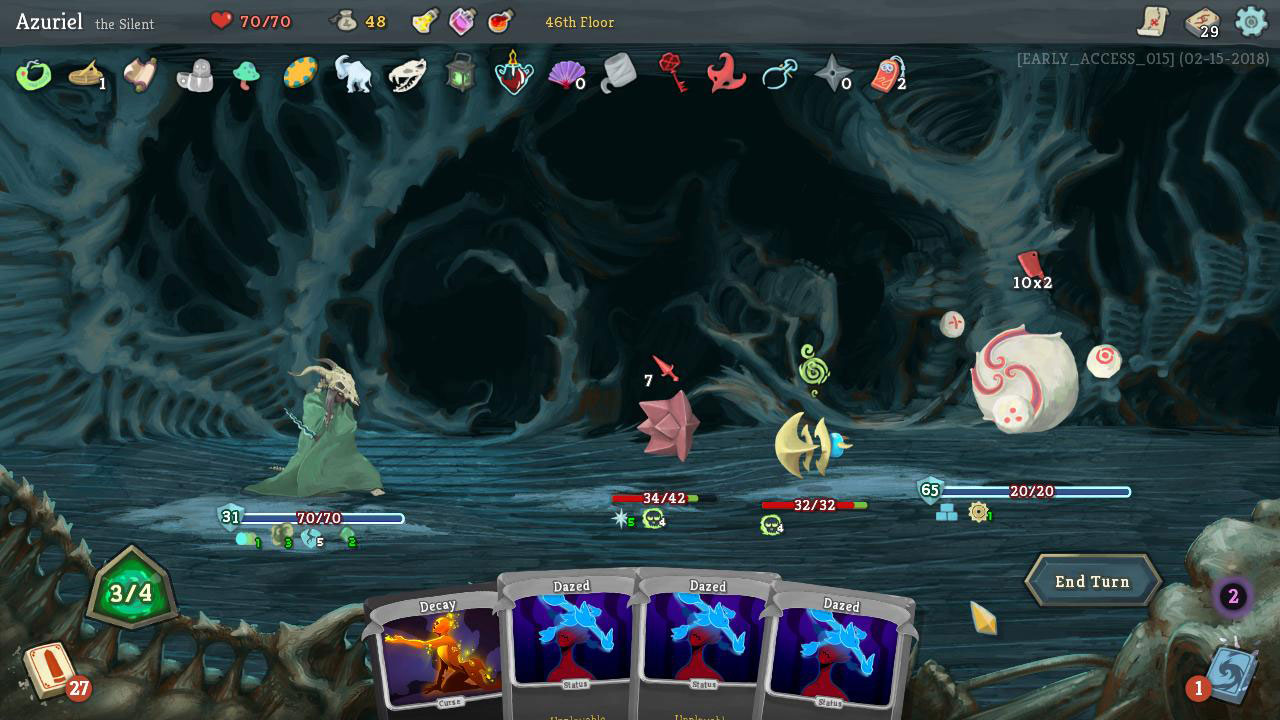This screenshot has width=1280, height=720.
Task: Open the discard pile showing 1 card
Action: tap(1232, 675)
